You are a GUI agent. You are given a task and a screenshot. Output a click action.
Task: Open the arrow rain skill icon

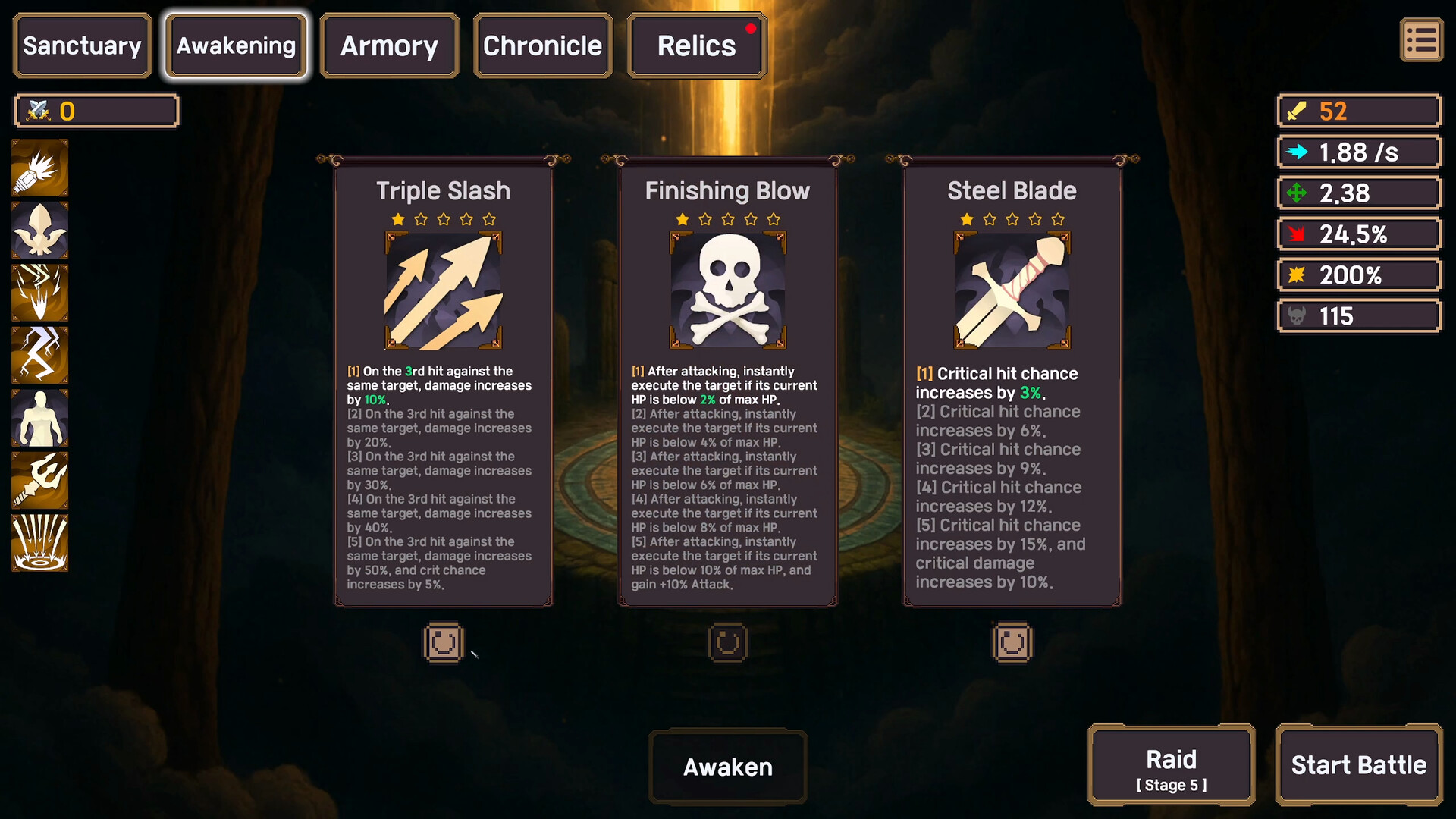point(39,543)
